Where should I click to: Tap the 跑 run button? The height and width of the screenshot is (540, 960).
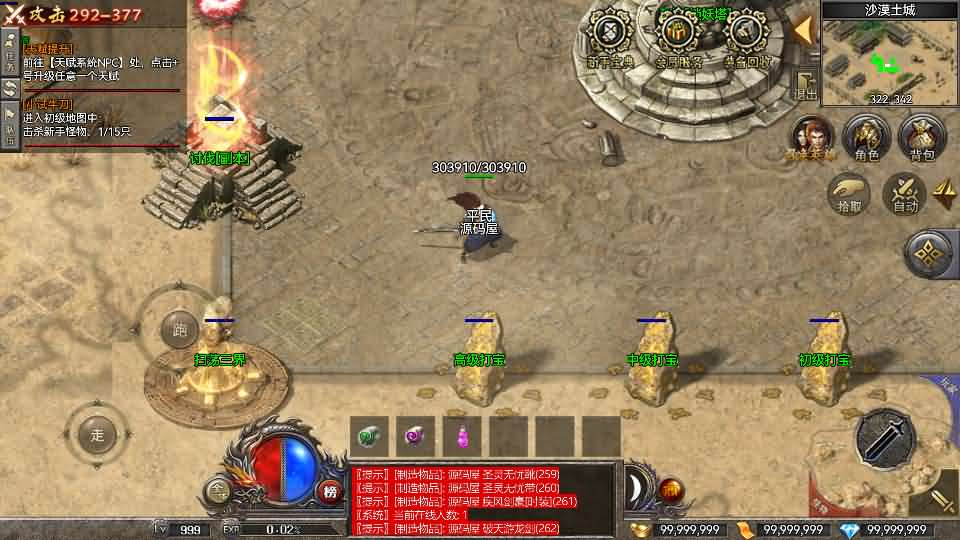point(180,329)
